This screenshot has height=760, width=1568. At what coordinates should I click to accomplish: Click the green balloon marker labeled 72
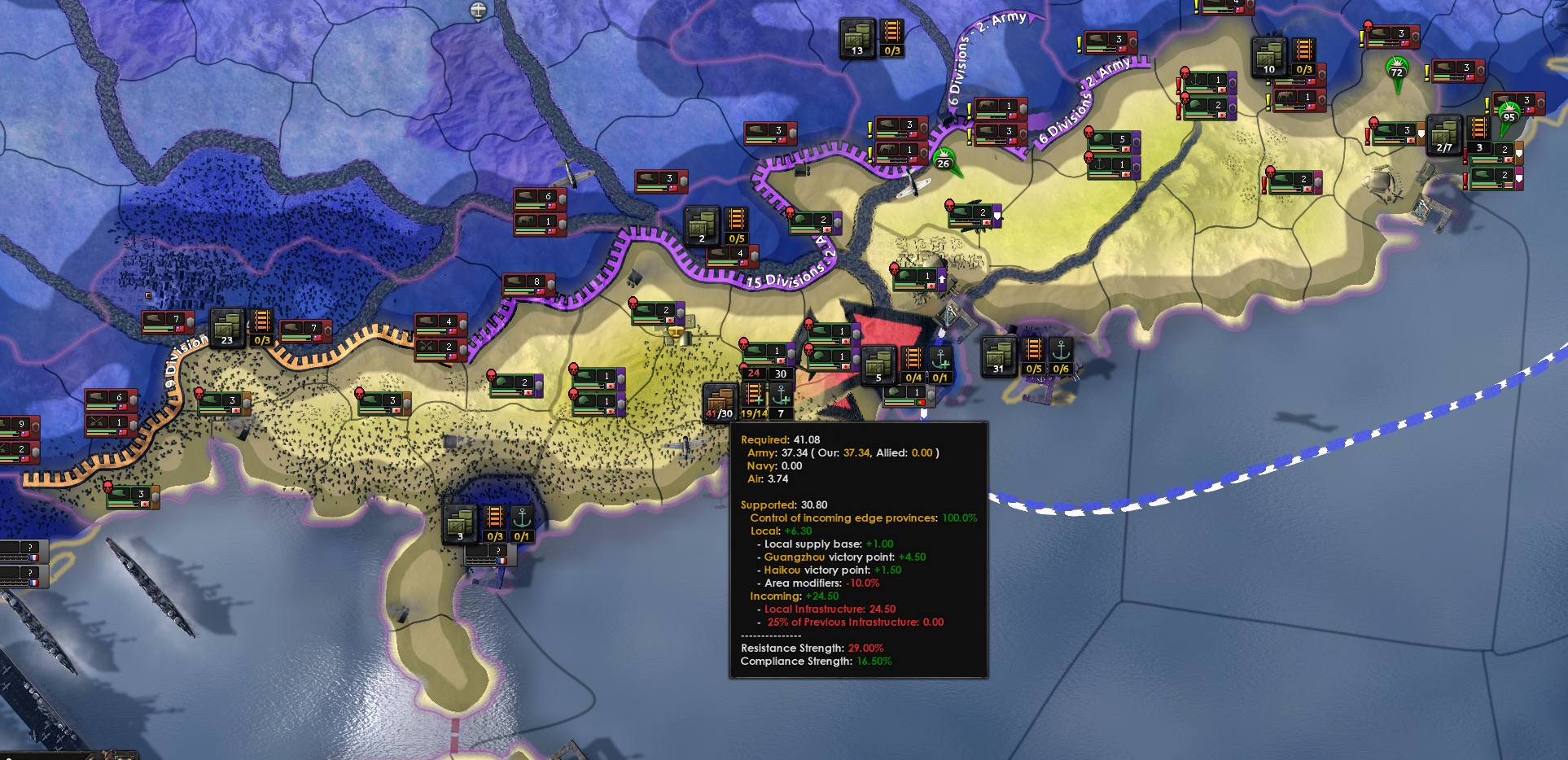(1397, 72)
